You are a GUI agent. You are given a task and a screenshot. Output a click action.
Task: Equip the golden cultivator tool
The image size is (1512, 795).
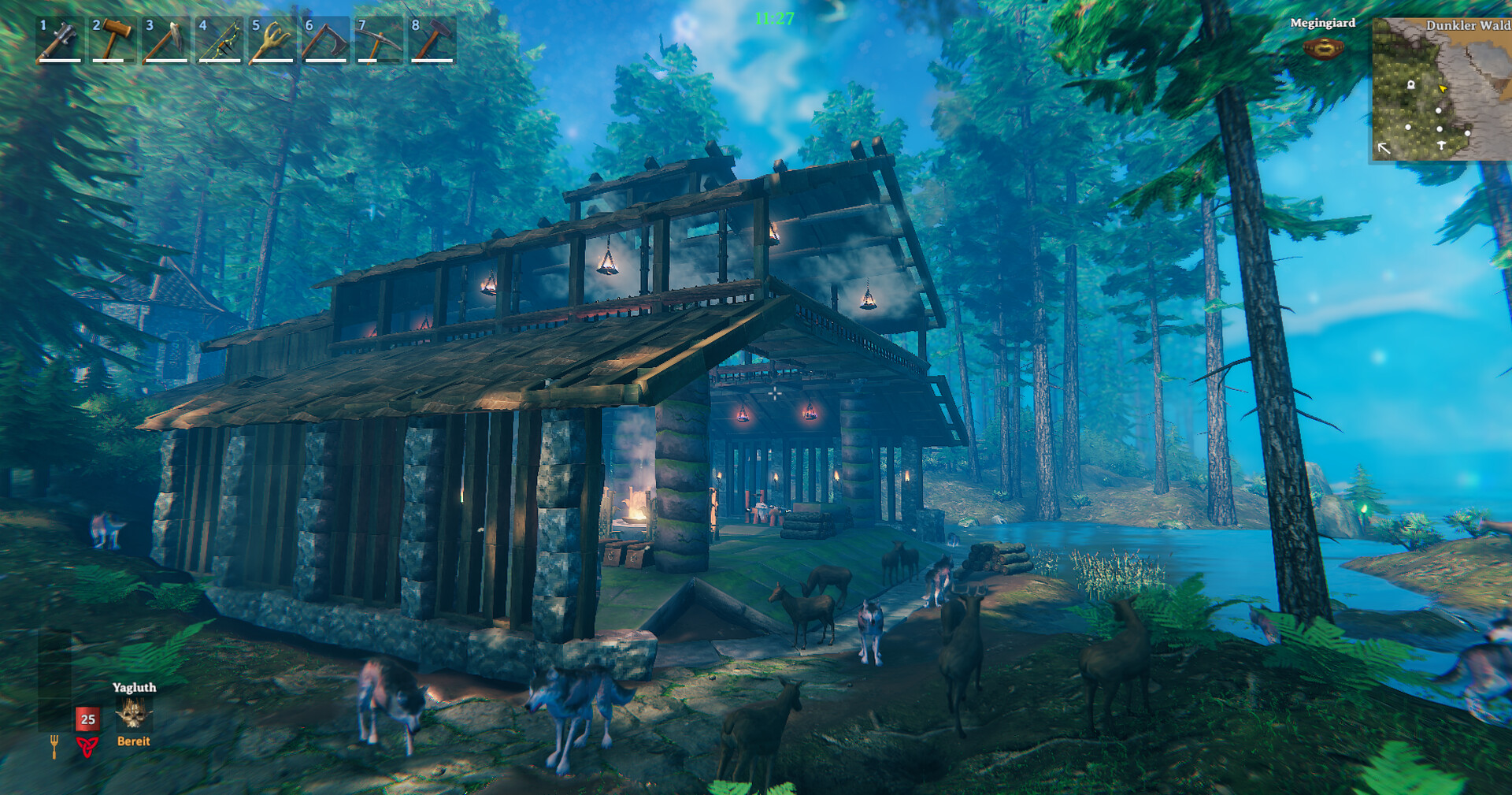(272, 39)
